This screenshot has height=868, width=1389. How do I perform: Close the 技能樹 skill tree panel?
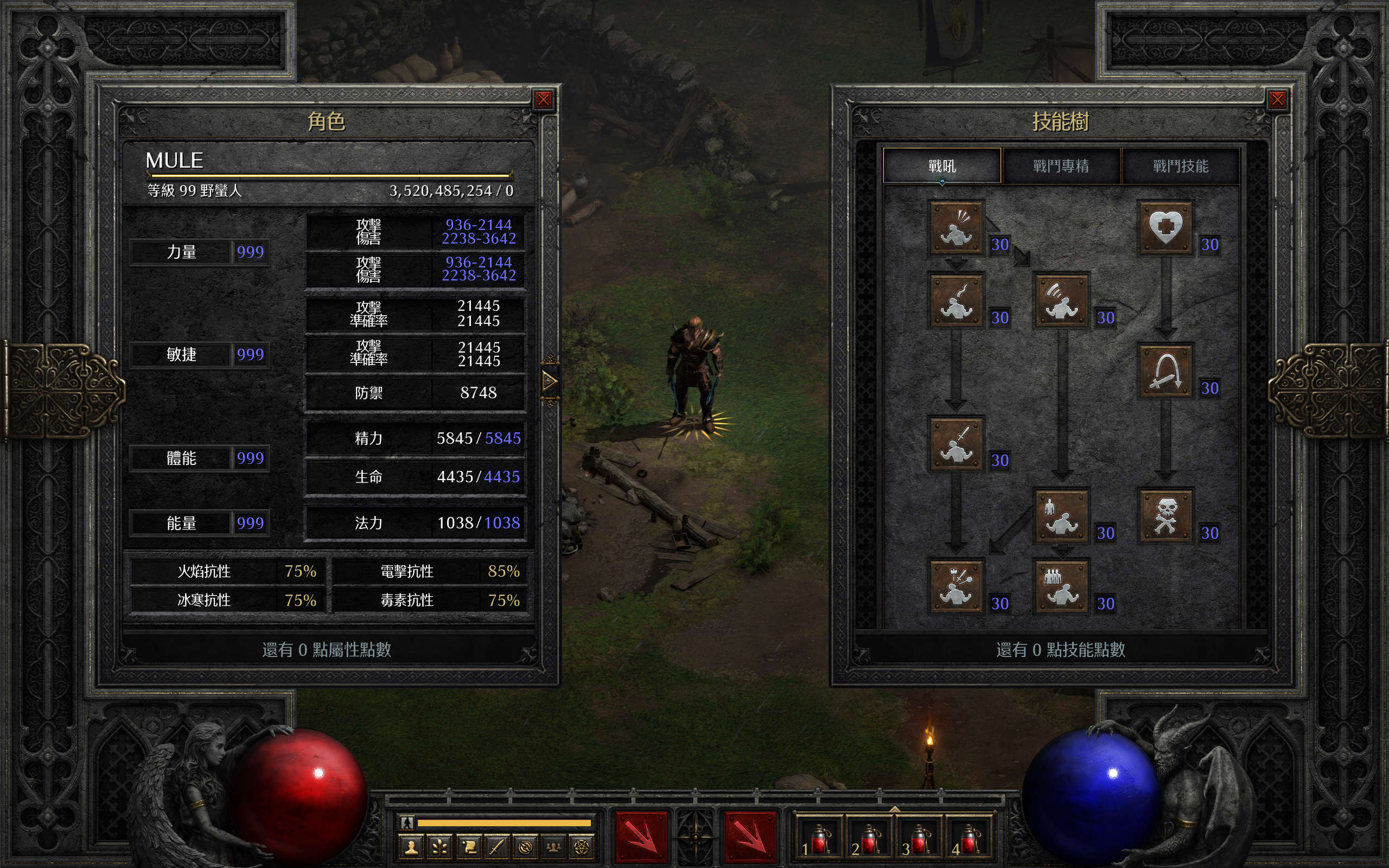tap(1277, 100)
